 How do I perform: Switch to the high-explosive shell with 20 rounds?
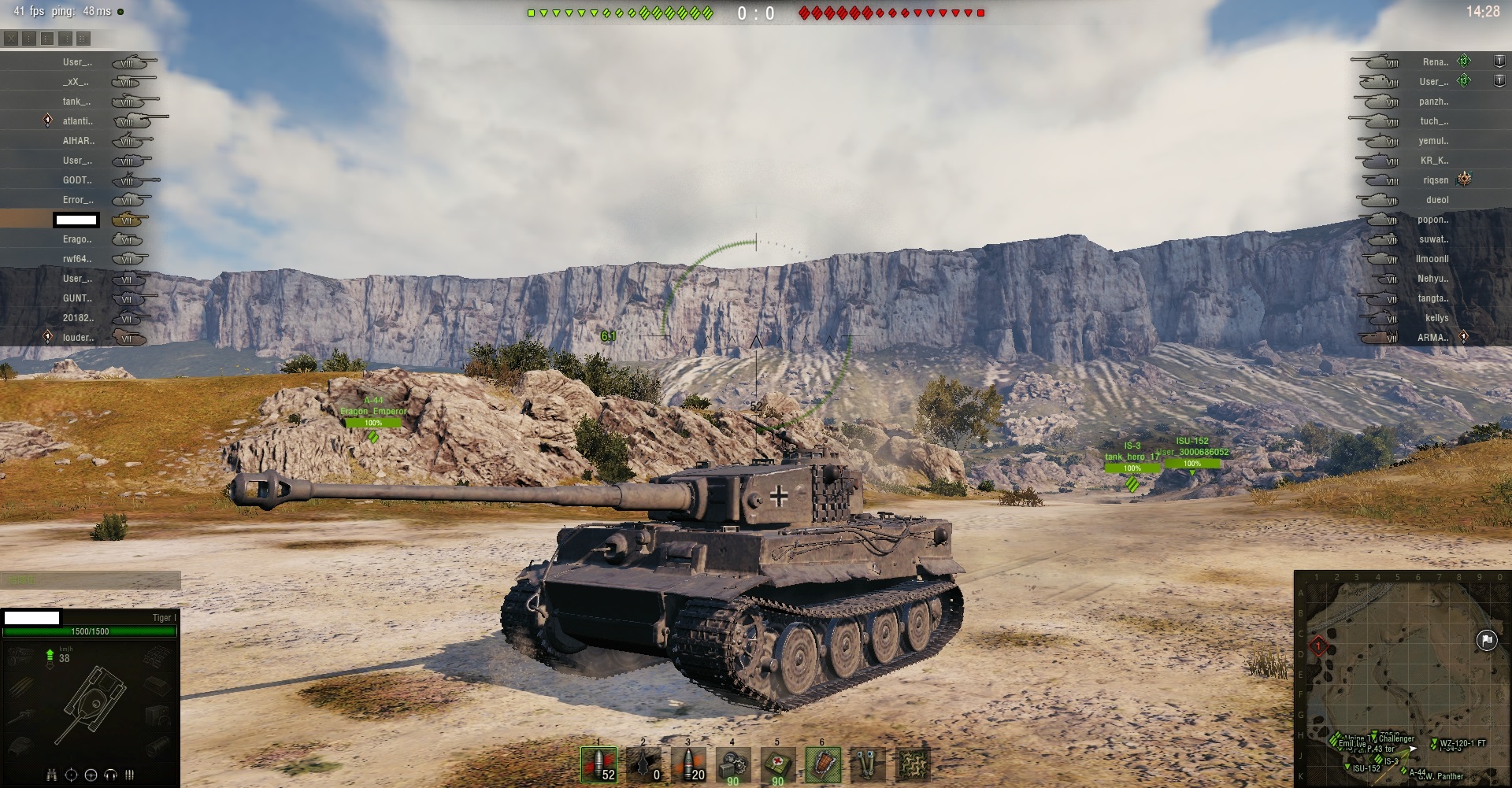688,764
